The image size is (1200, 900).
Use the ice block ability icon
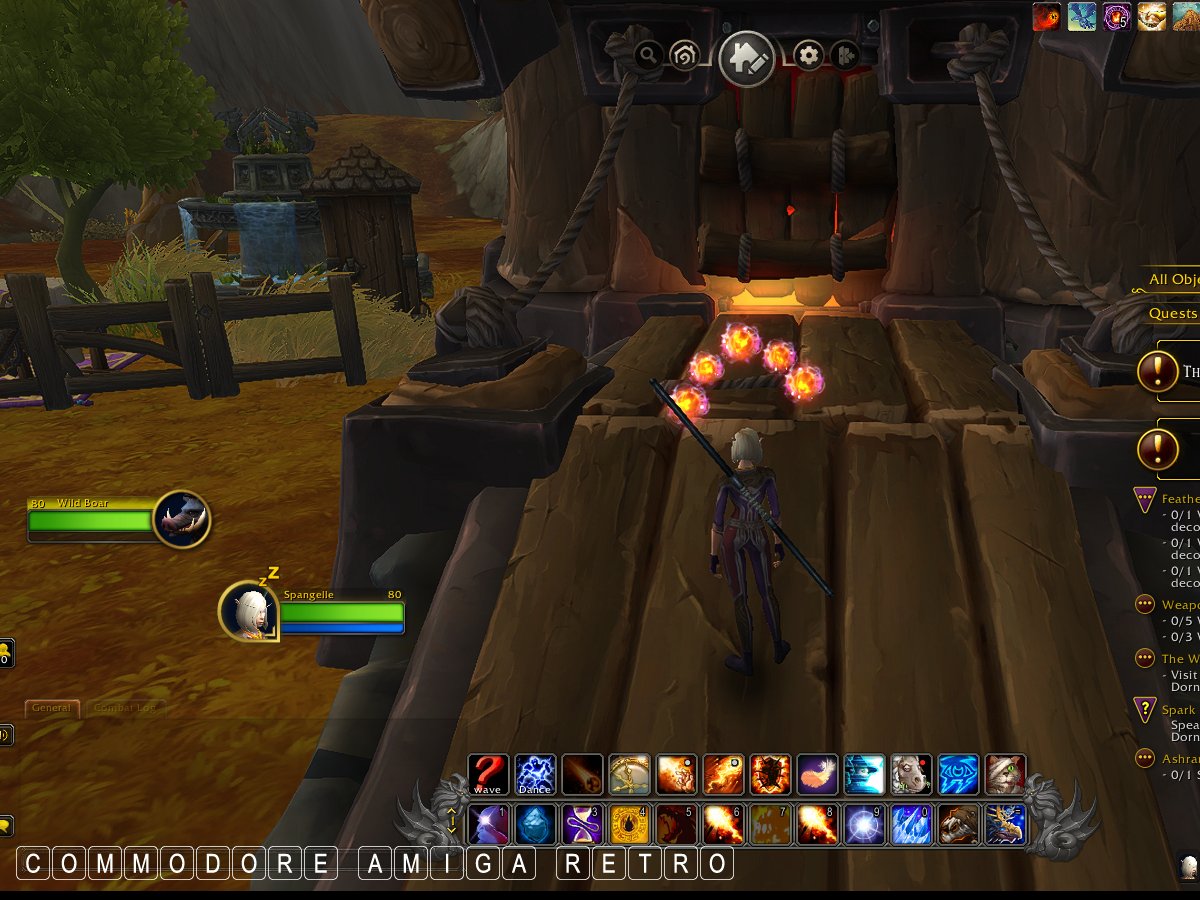[535, 825]
